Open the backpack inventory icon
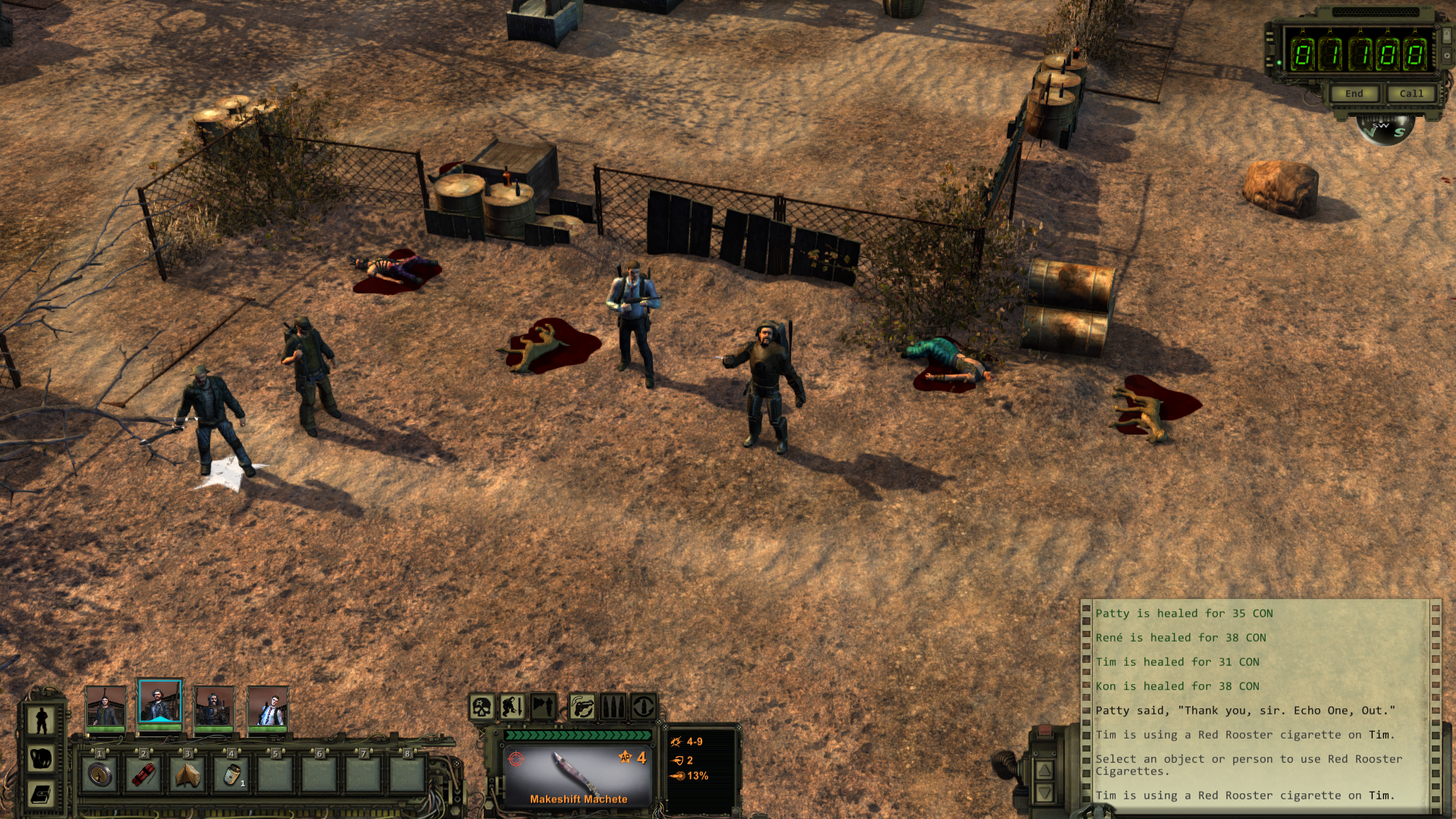Image resolution: width=1456 pixels, height=819 pixels. point(42,758)
